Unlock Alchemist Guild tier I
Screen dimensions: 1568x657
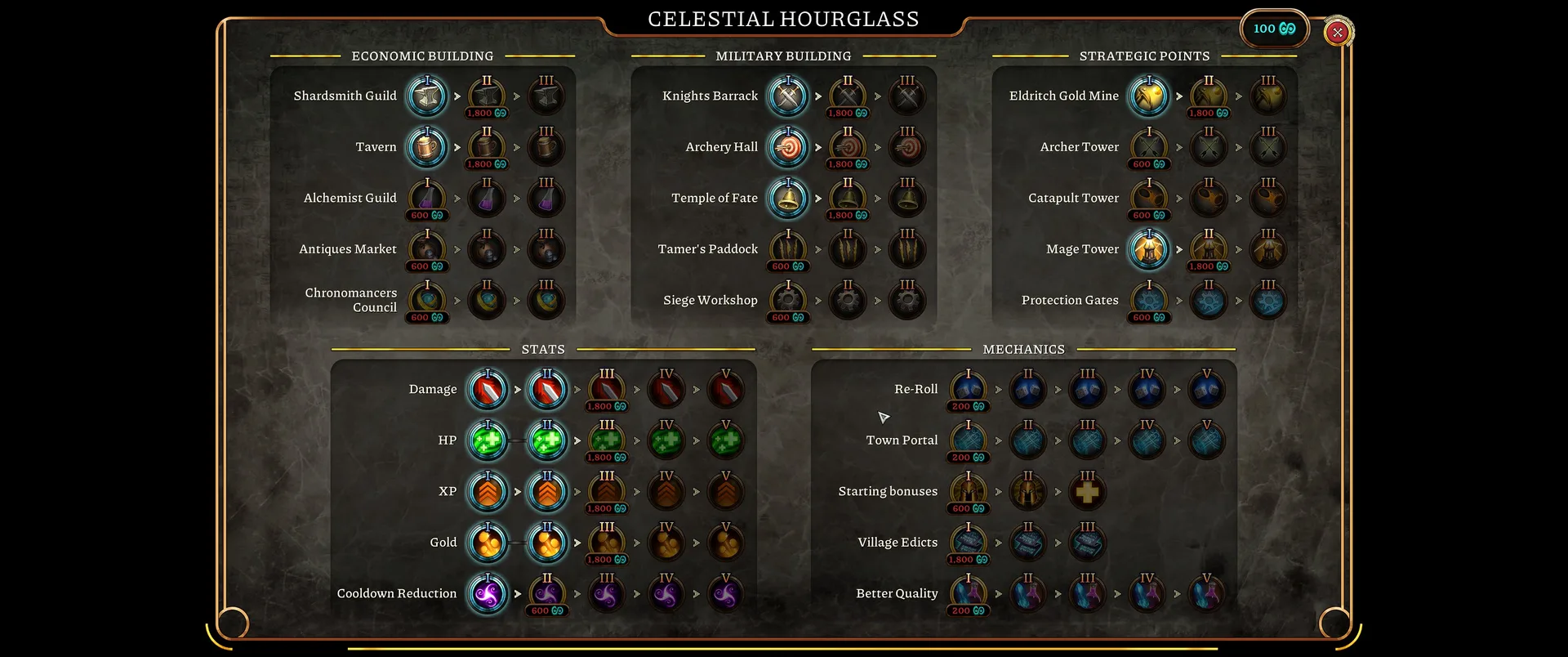click(x=427, y=199)
